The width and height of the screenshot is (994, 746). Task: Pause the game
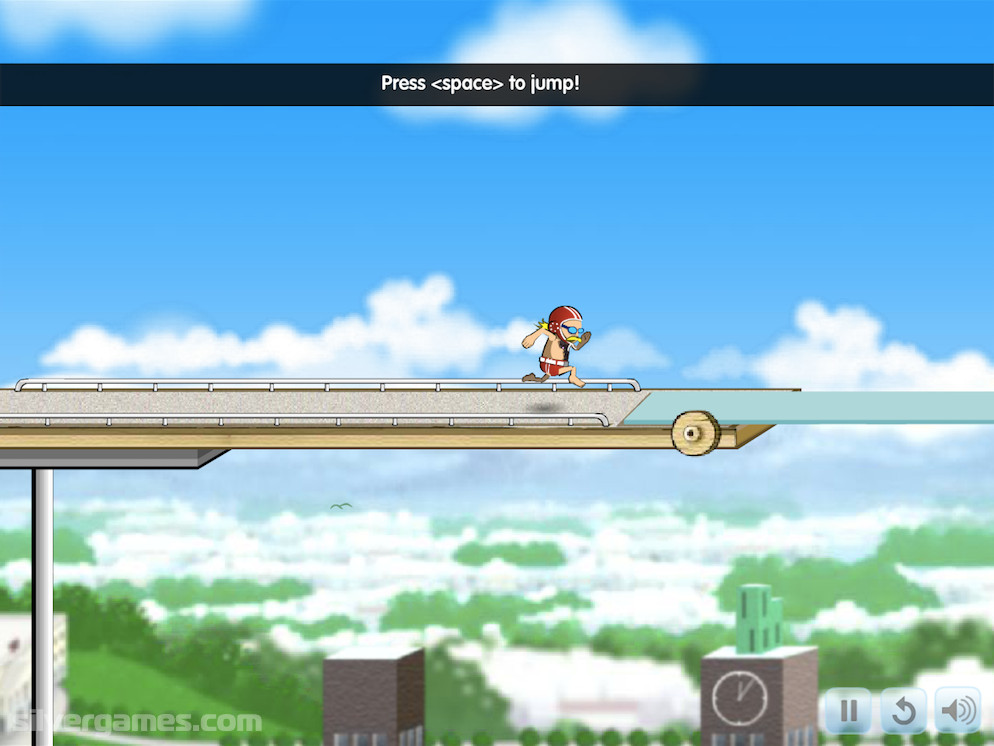click(x=848, y=711)
